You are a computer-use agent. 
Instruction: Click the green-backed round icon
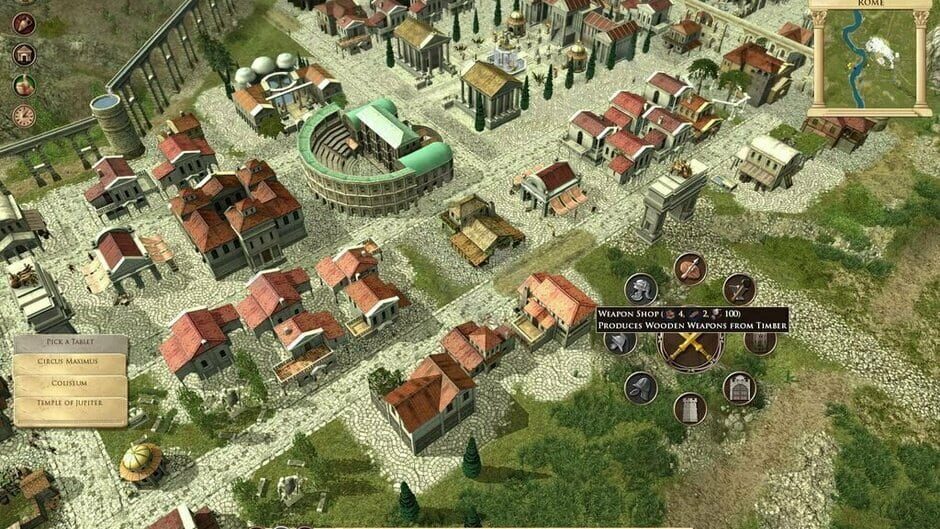point(25,85)
